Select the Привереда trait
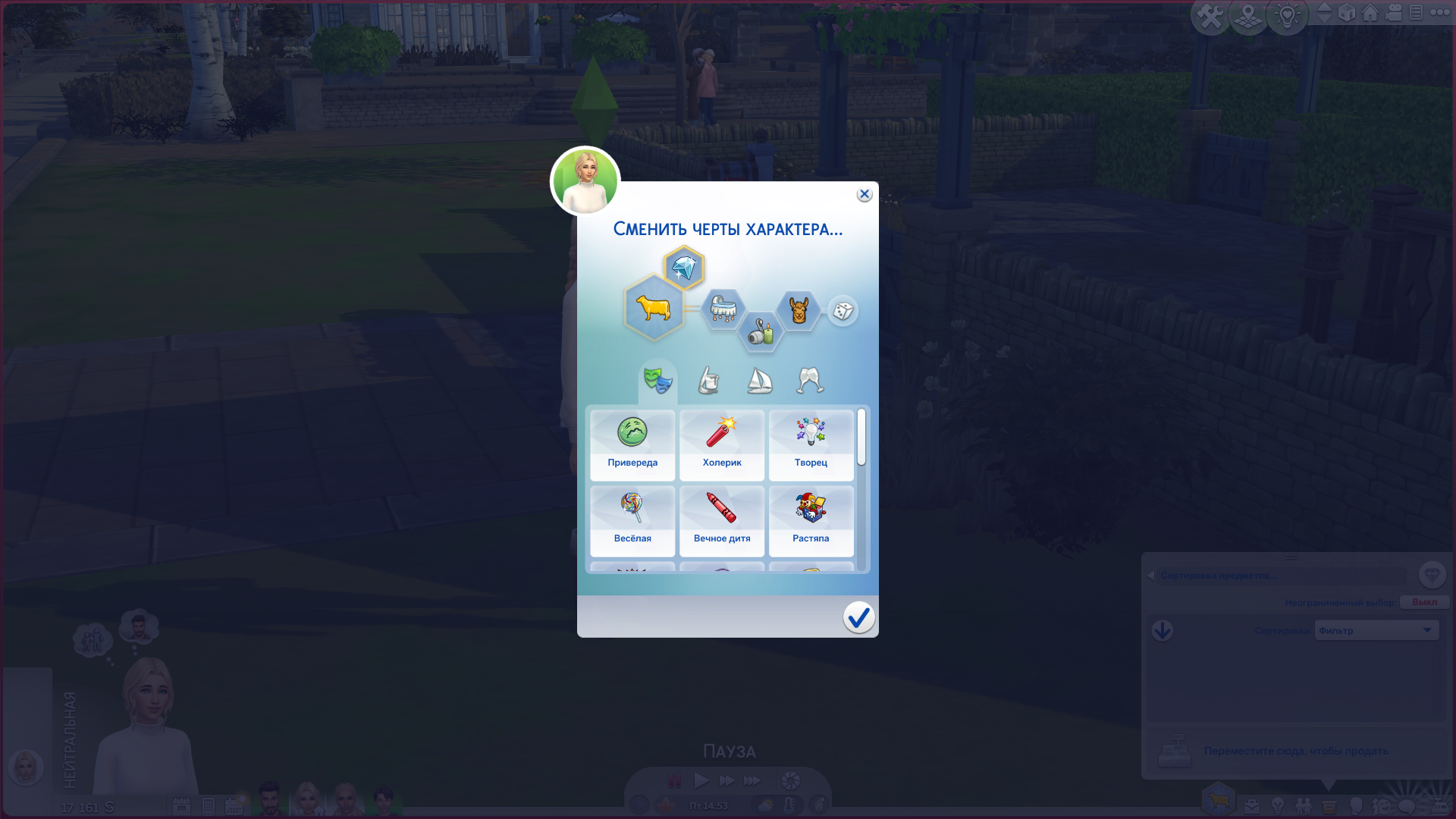This screenshot has height=819, width=1456. point(632,445)
